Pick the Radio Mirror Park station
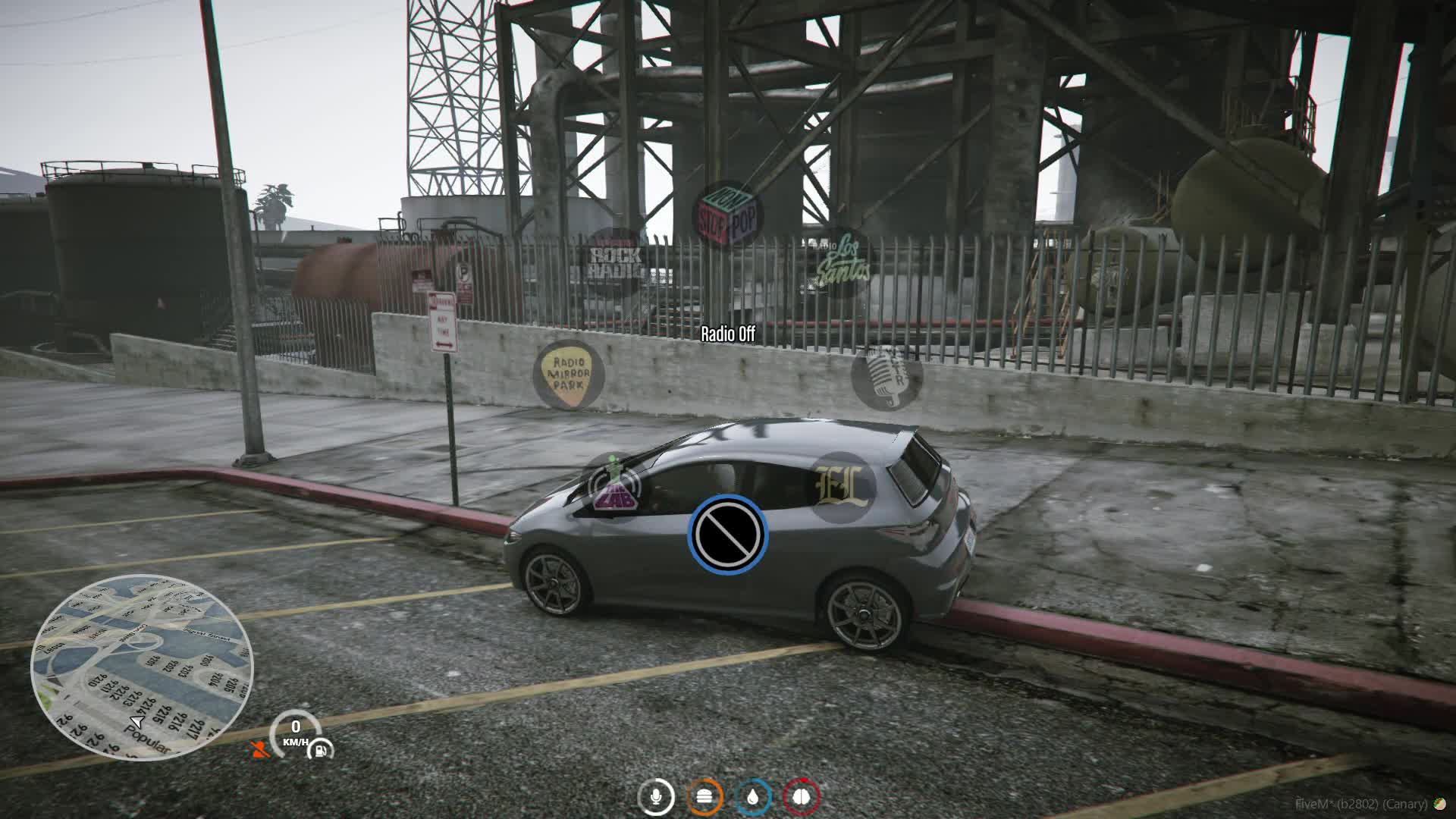The image size is (1456, 819). [x=569, y=375]
